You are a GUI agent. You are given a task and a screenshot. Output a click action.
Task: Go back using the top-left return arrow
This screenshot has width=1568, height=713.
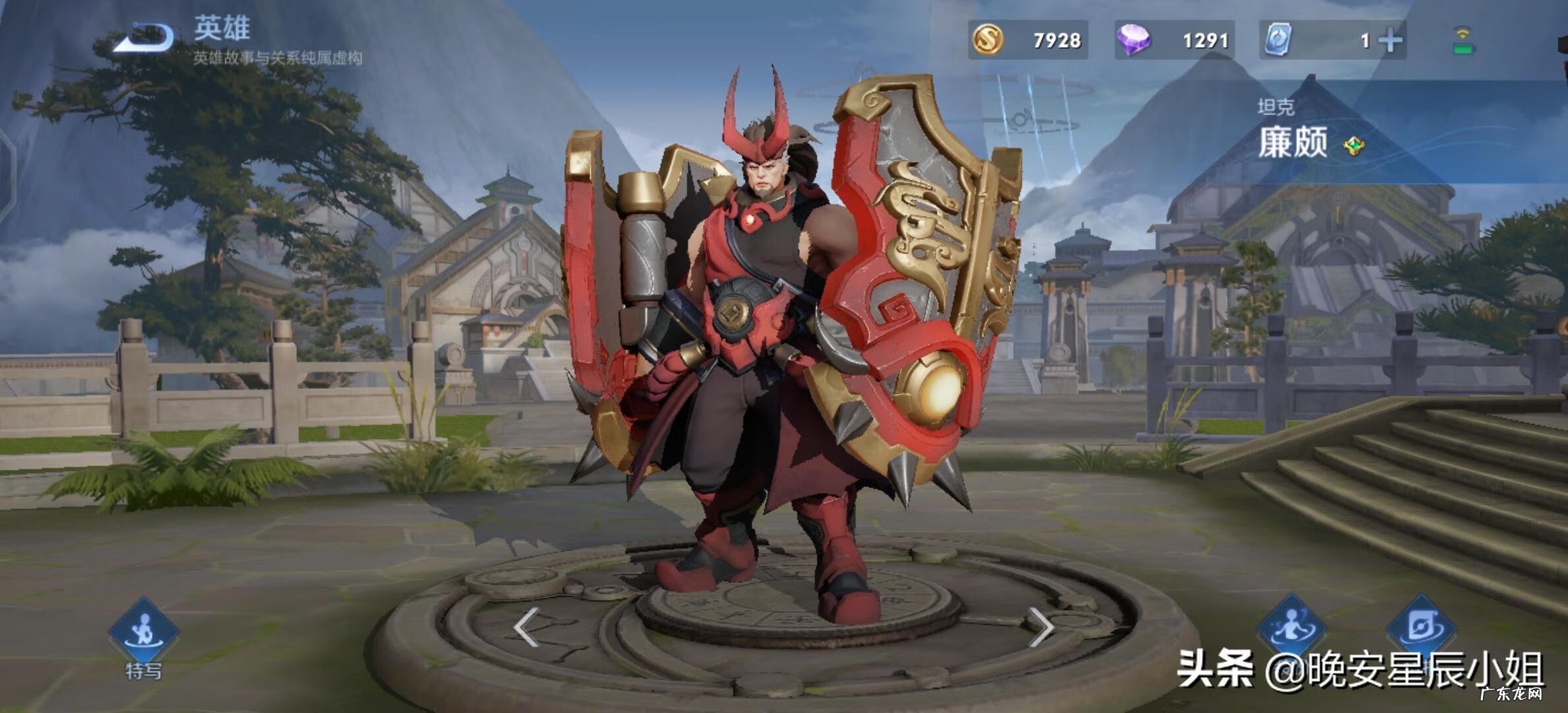click(x=143, y=38)
